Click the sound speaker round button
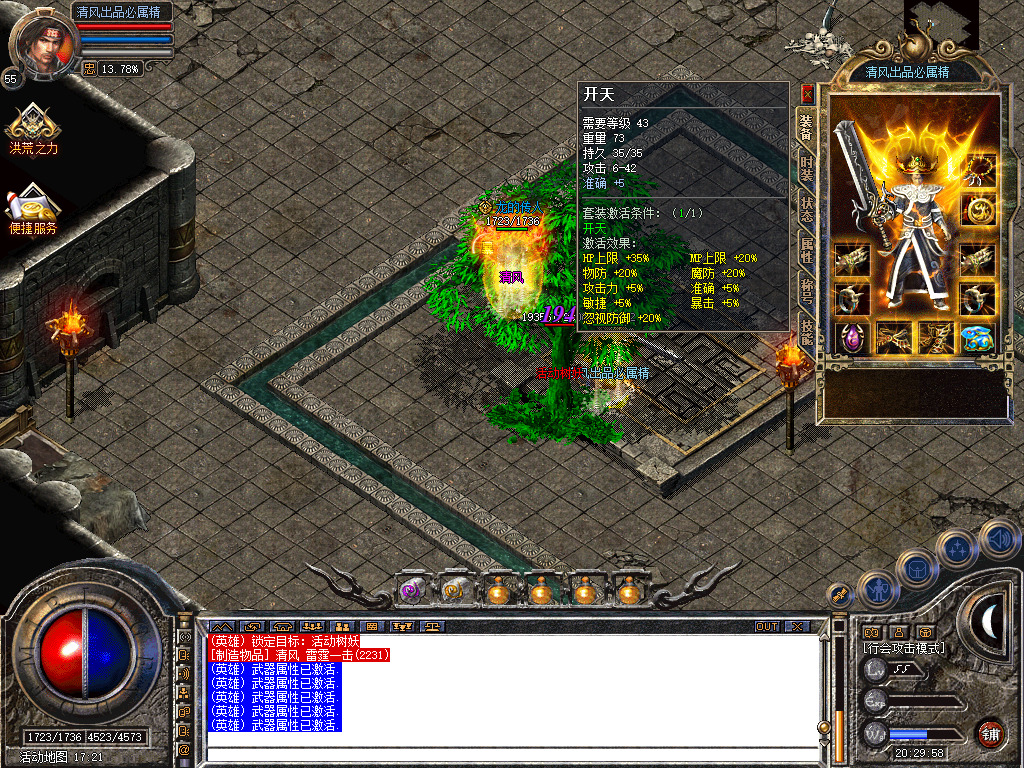Screen dimensions: 1024x768 coord(998,539)
